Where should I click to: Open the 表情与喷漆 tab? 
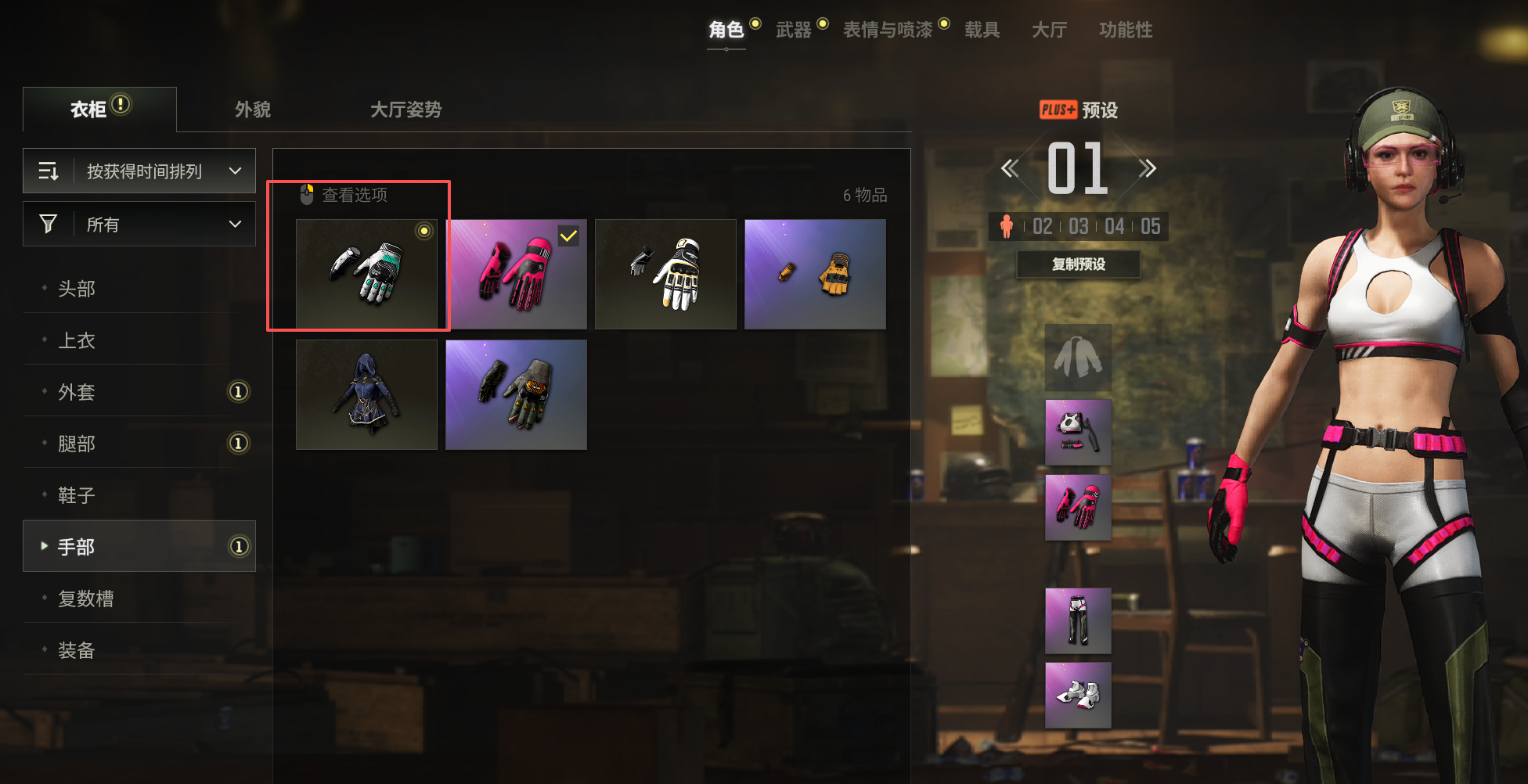click(x=888, y=31)
